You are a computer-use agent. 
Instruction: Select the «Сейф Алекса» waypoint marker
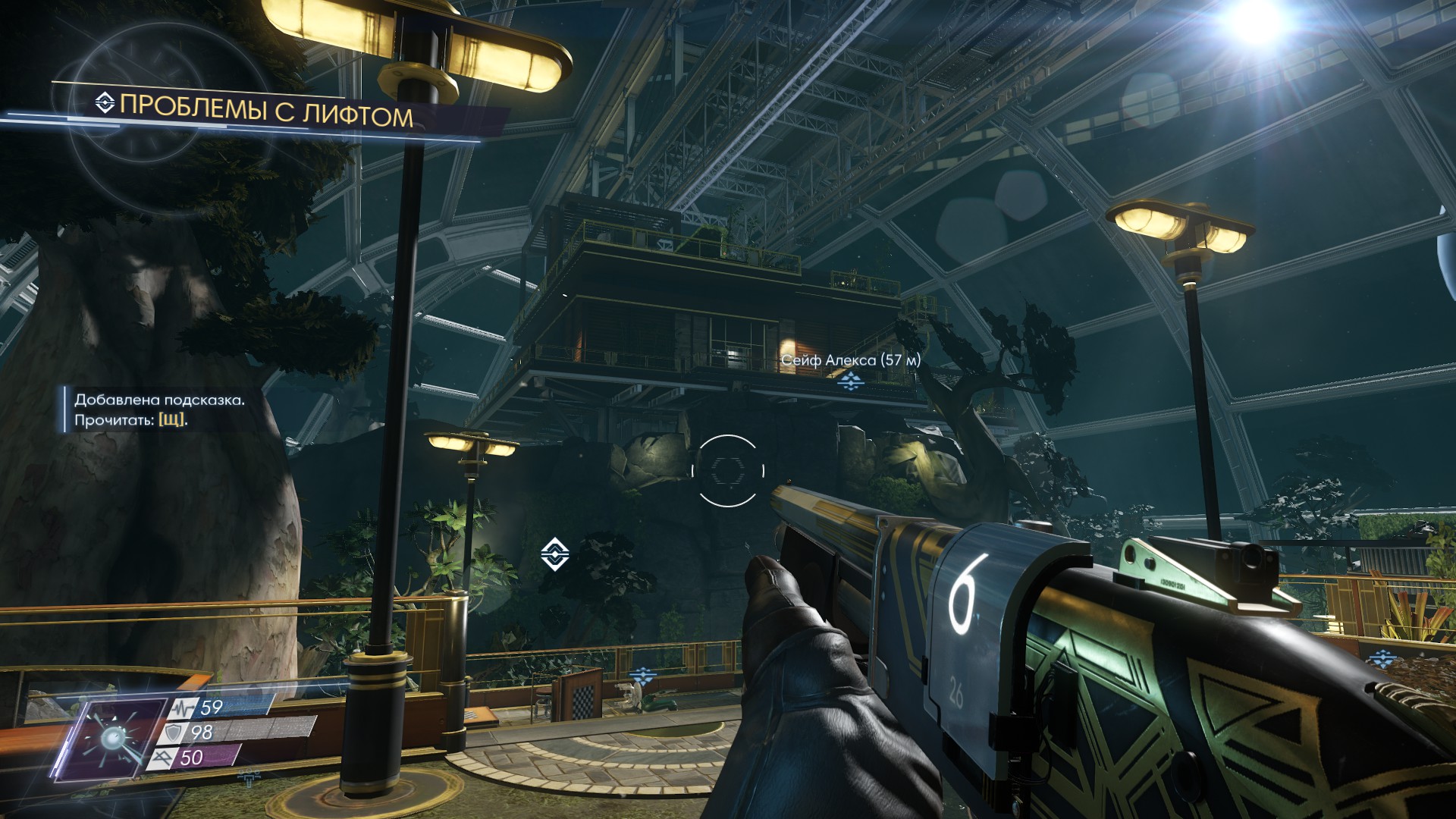pos(850,381)
